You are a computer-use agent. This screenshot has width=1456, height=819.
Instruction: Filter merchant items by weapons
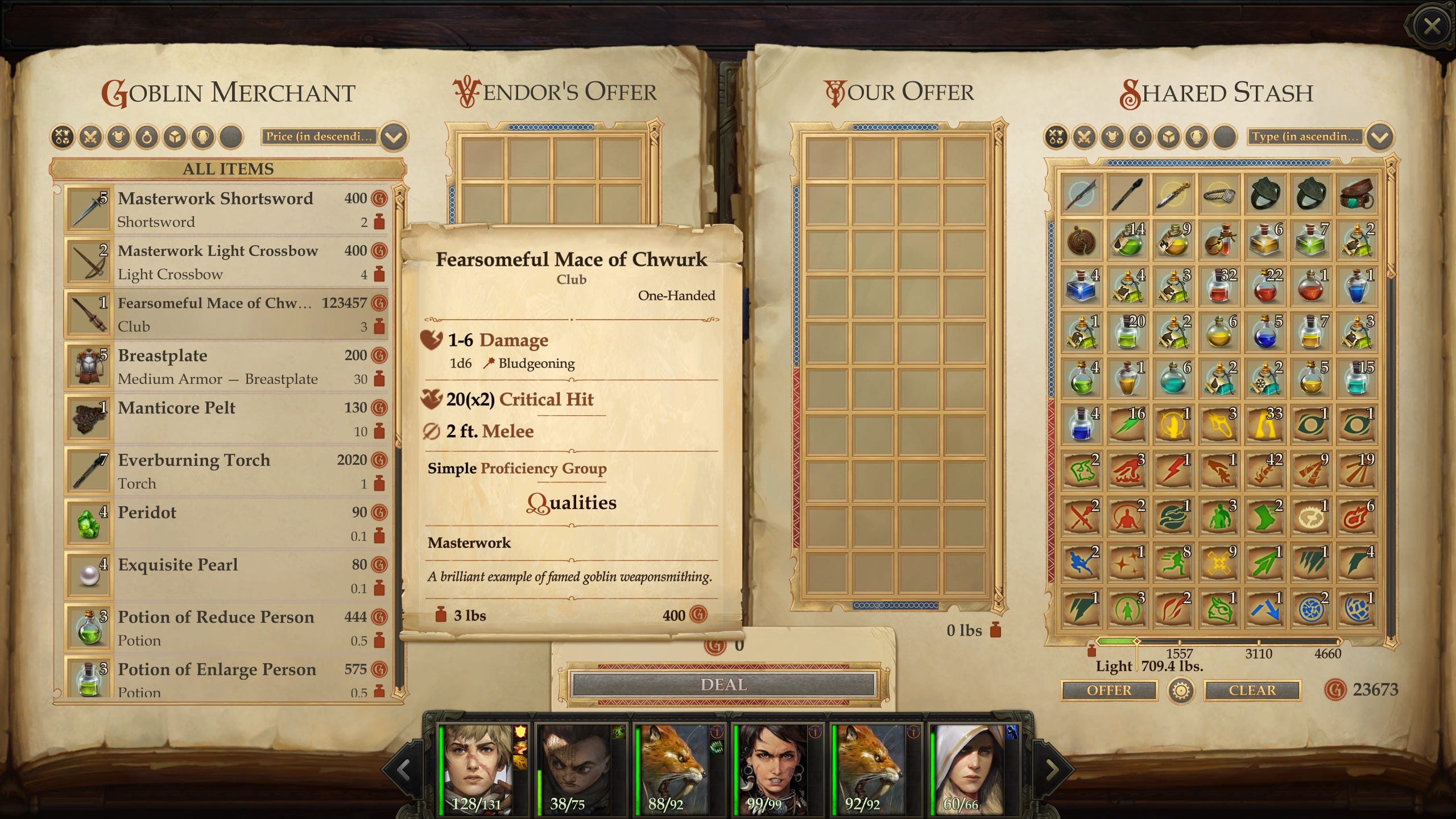tap(90, 137)
